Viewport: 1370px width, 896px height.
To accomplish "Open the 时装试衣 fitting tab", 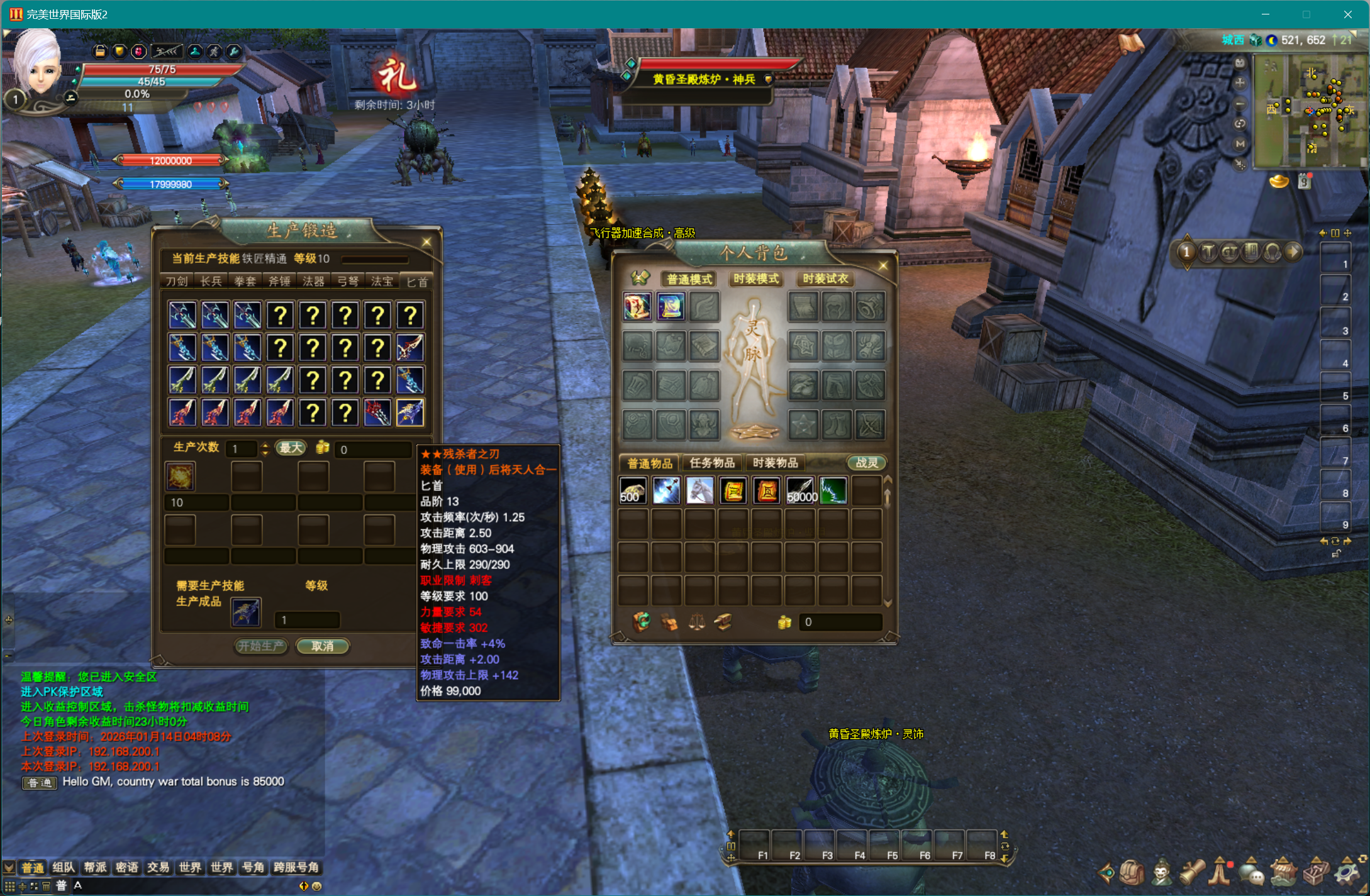I will (x=825, y=279).
